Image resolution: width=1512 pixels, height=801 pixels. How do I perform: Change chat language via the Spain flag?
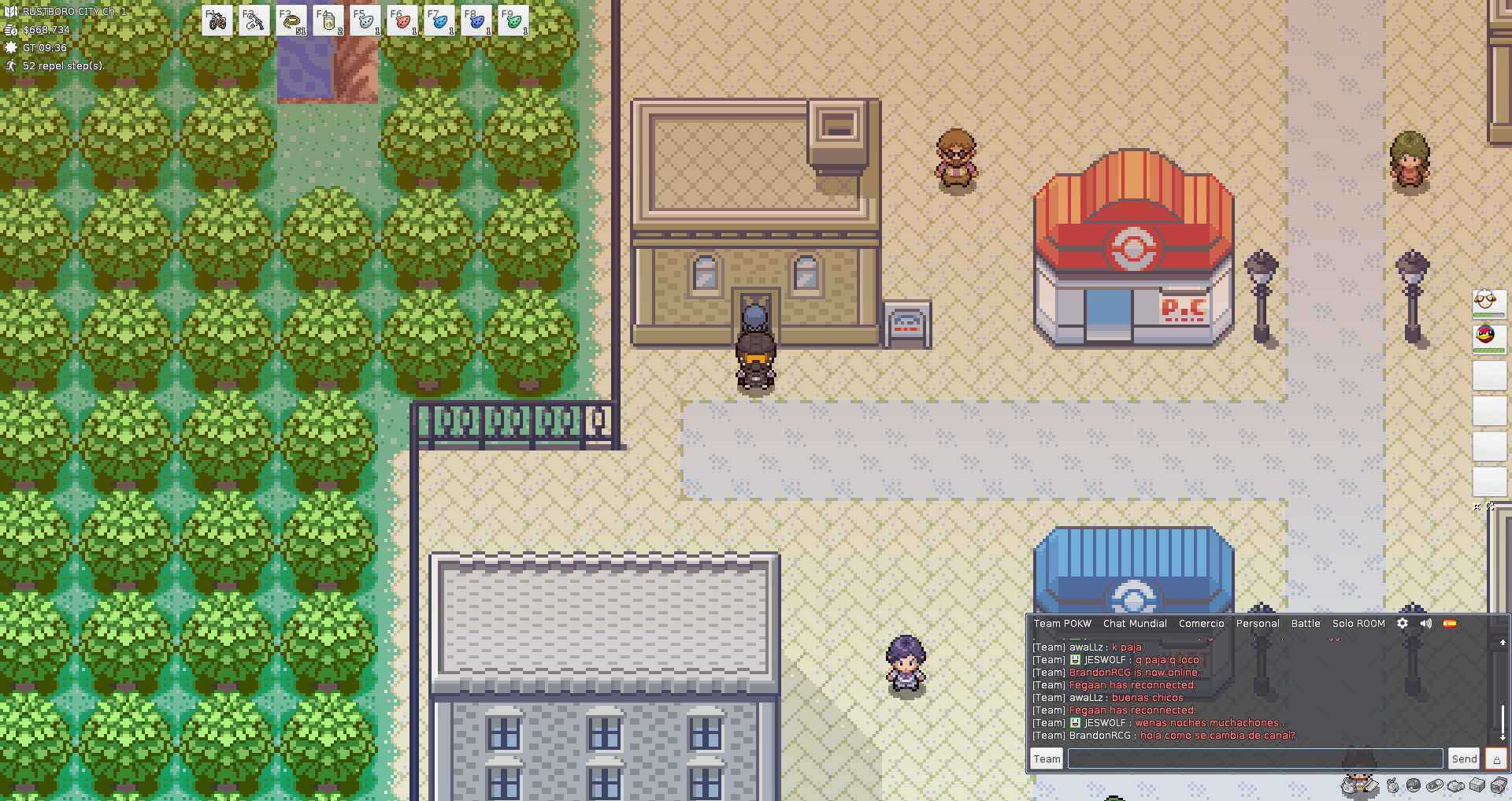click(1450, 623)
